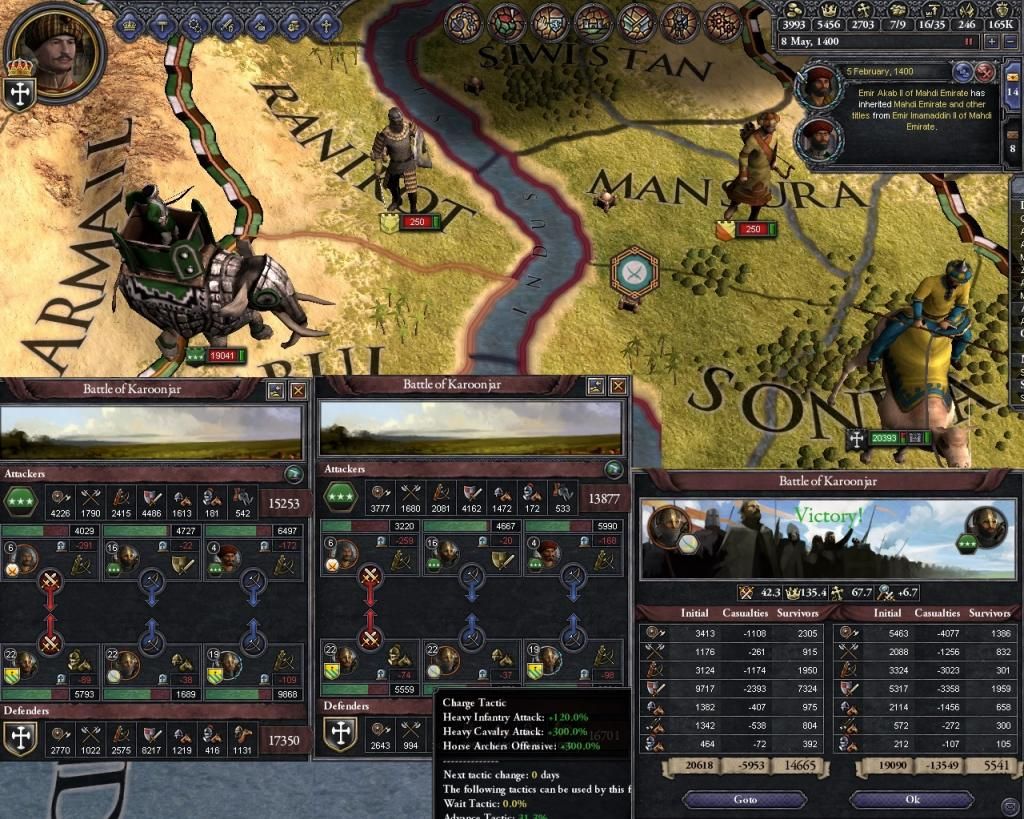
Task: Close the battle window showing 13877 attackers
Action: pyautogui.click(x=619, y=386)
